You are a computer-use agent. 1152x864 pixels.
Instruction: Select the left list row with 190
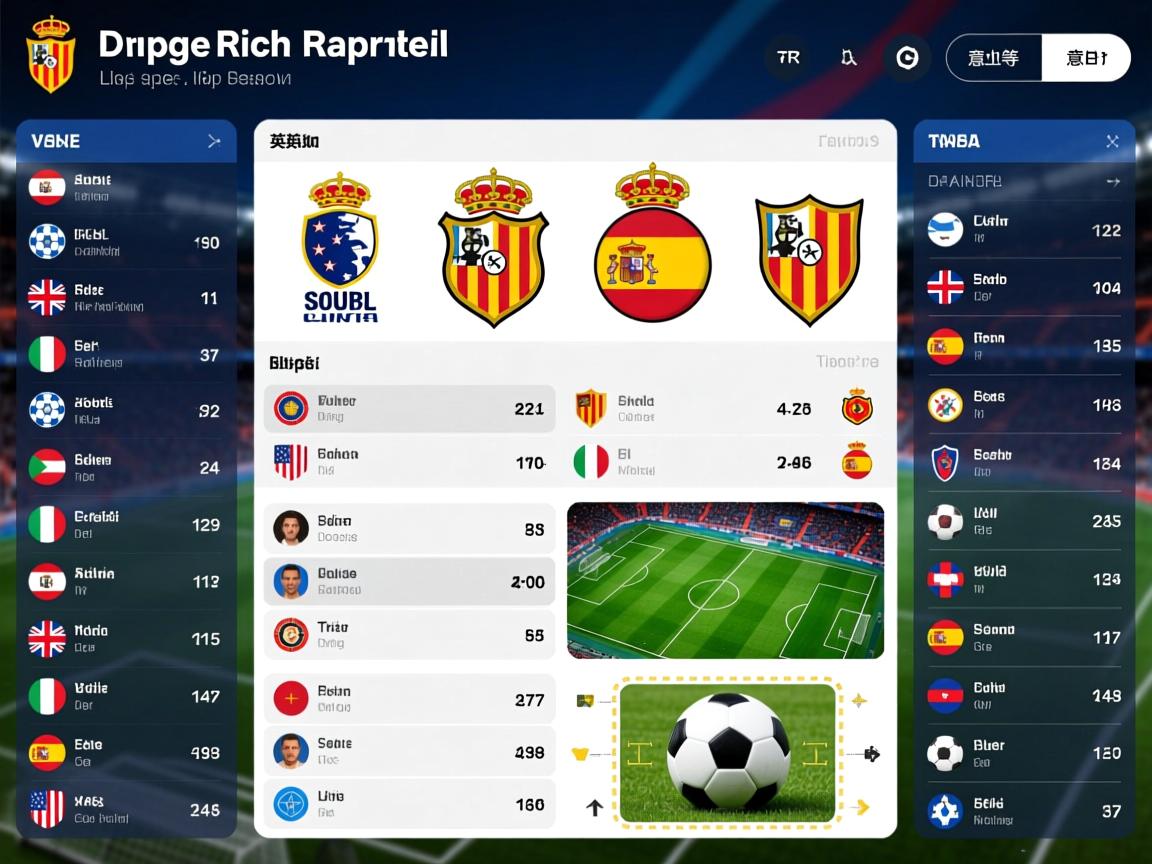[x=125, y=242]
